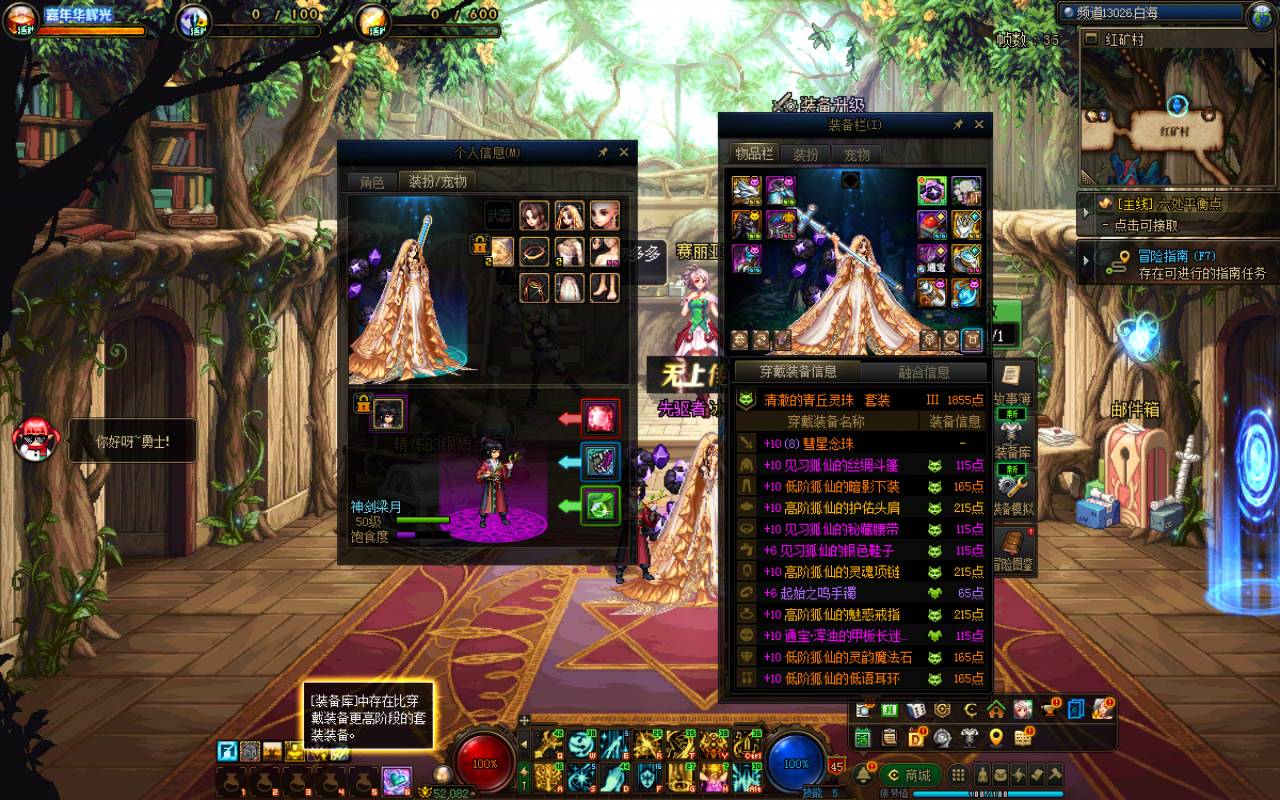Open the green house icon in menu bar
Image resolution: width=1280 pixels, height=800 pixels.
(x=996, y=710)
